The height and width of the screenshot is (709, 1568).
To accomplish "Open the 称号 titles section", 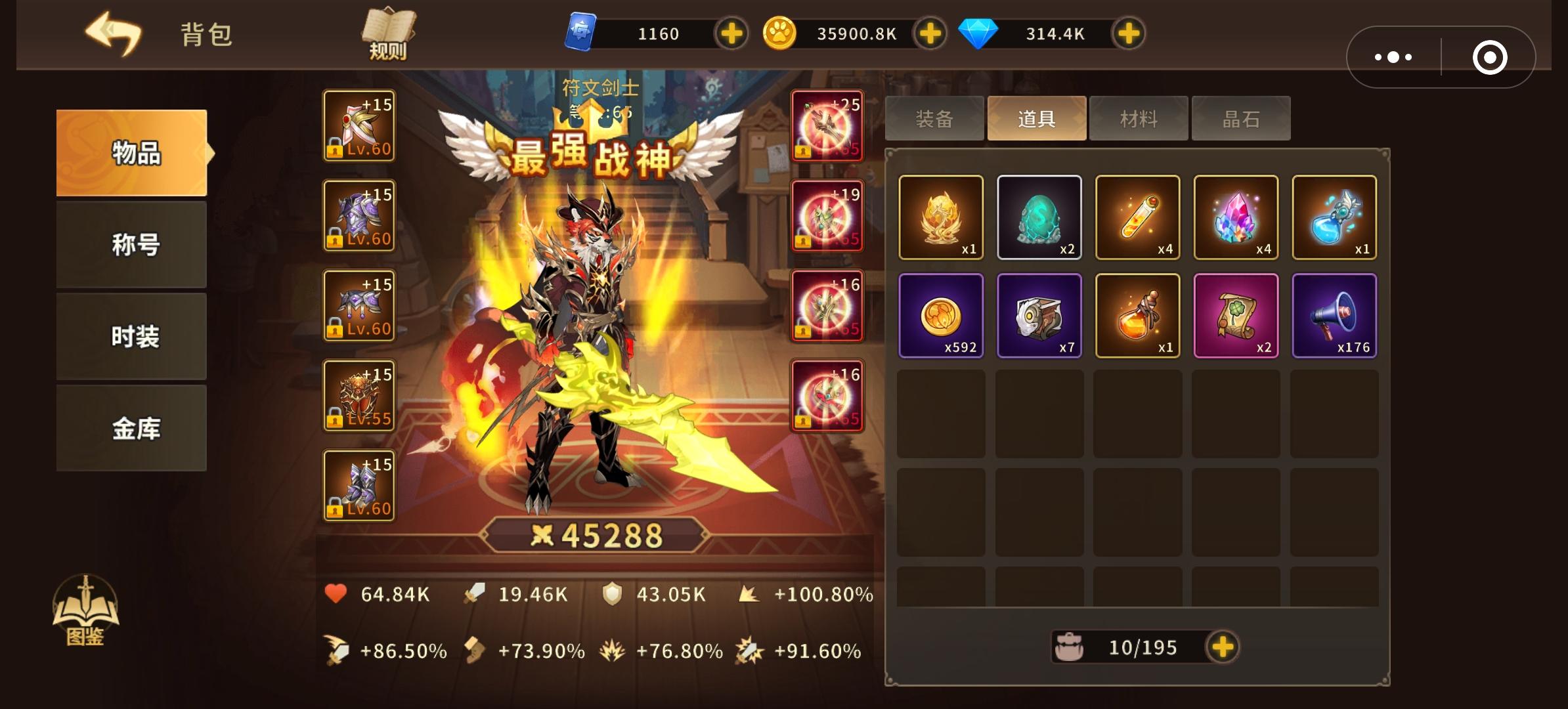I will (x=130, y=244).
